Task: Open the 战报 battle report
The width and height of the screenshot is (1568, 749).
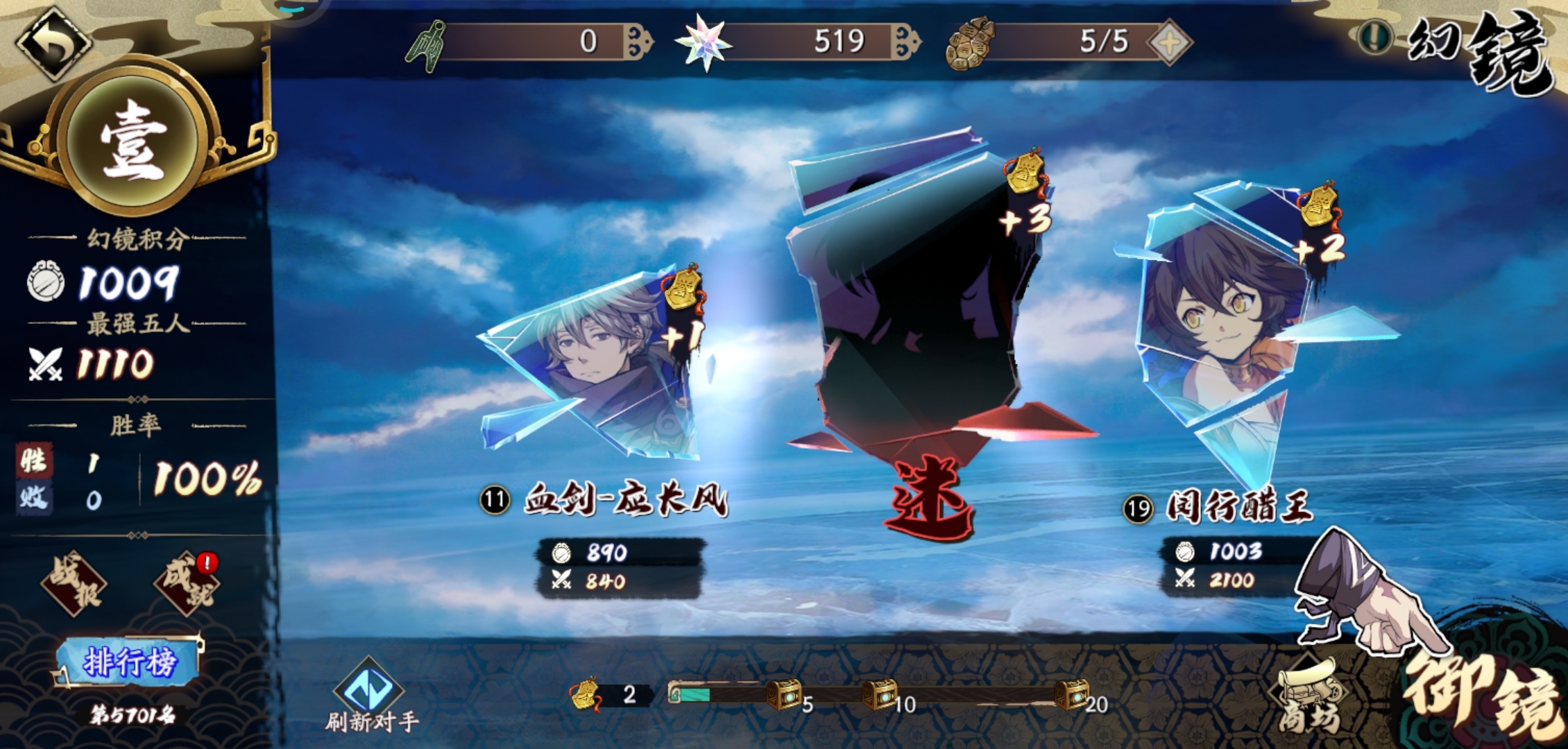Action: [74, 584]
